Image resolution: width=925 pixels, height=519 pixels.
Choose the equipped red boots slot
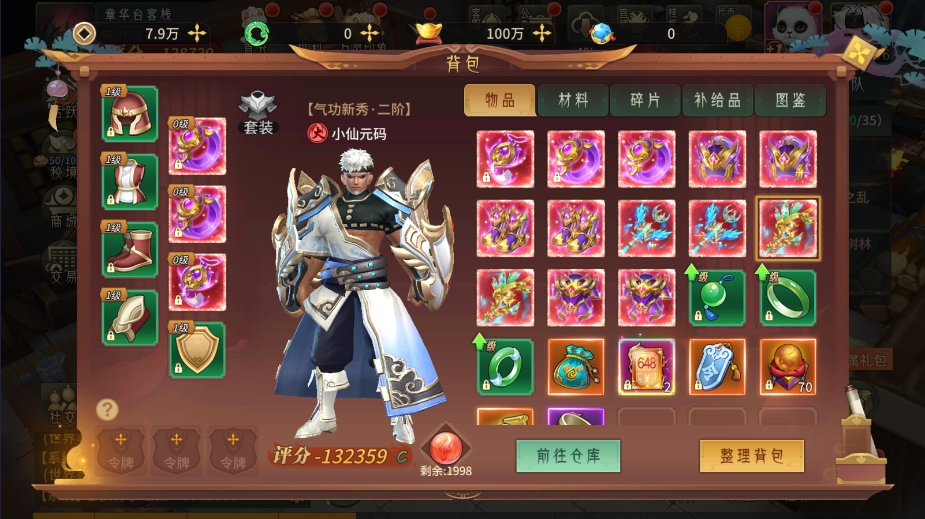(x=130, y=249)
